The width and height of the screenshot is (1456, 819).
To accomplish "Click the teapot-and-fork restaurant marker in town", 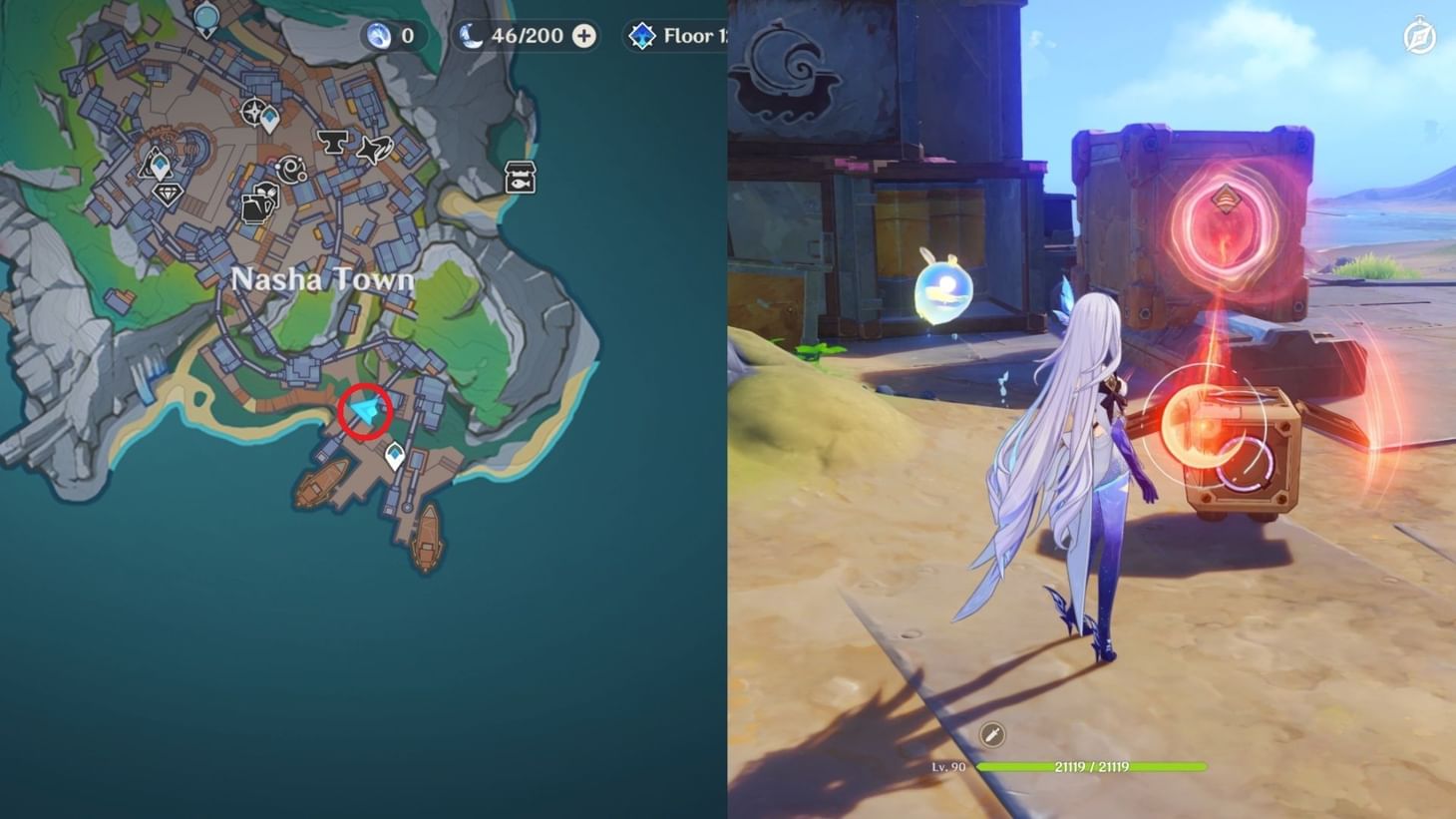I will 258,202.
